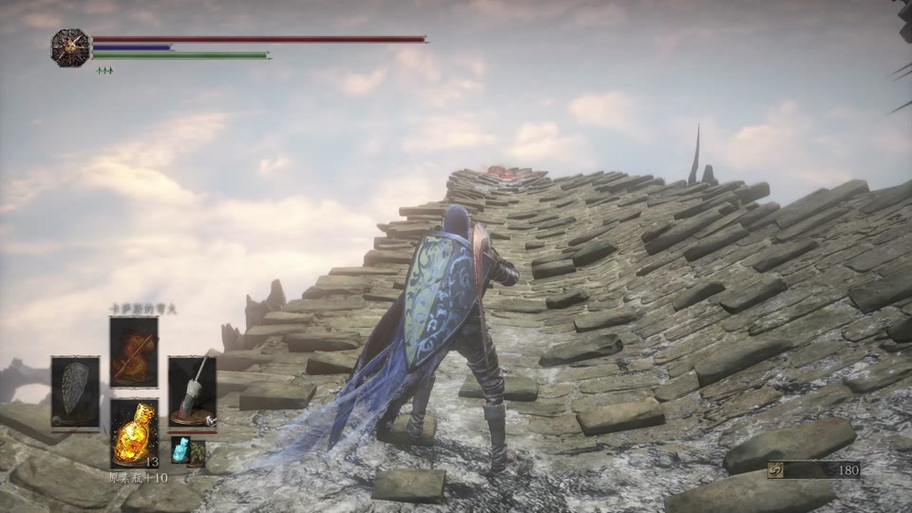Choose the right-hand weapon slot
Screen dimensions: 912x513
pyautogui.click(x=192, y=391)
